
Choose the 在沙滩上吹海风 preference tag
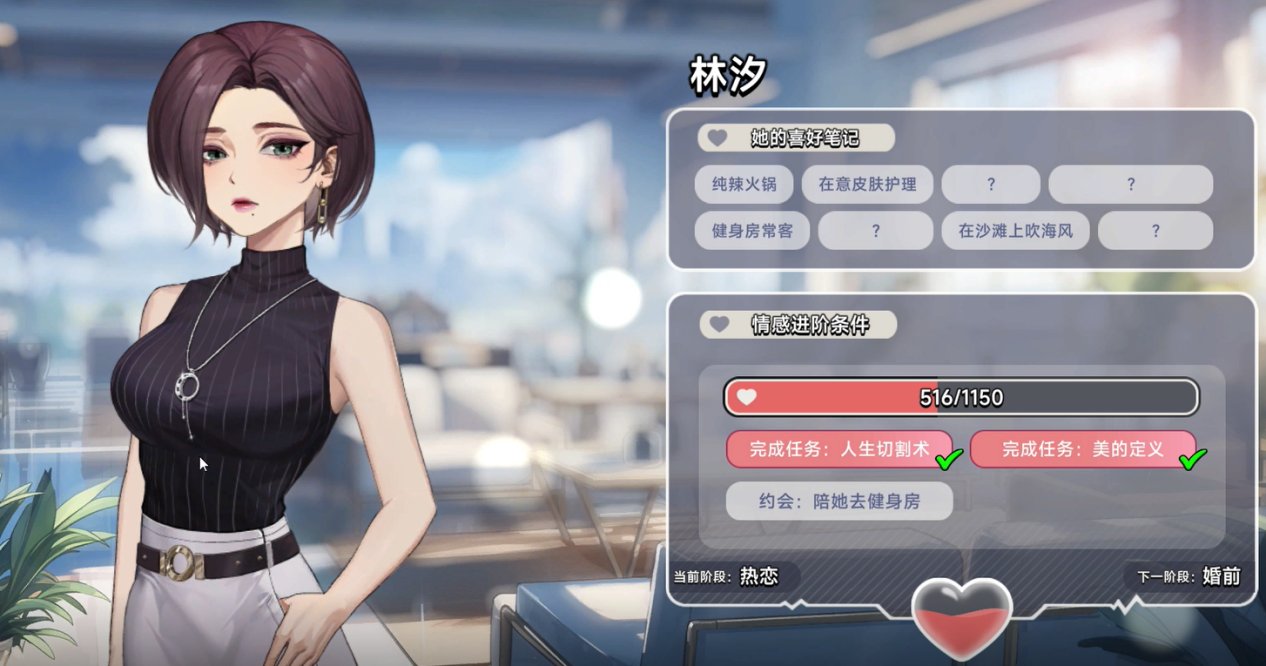1015,231
